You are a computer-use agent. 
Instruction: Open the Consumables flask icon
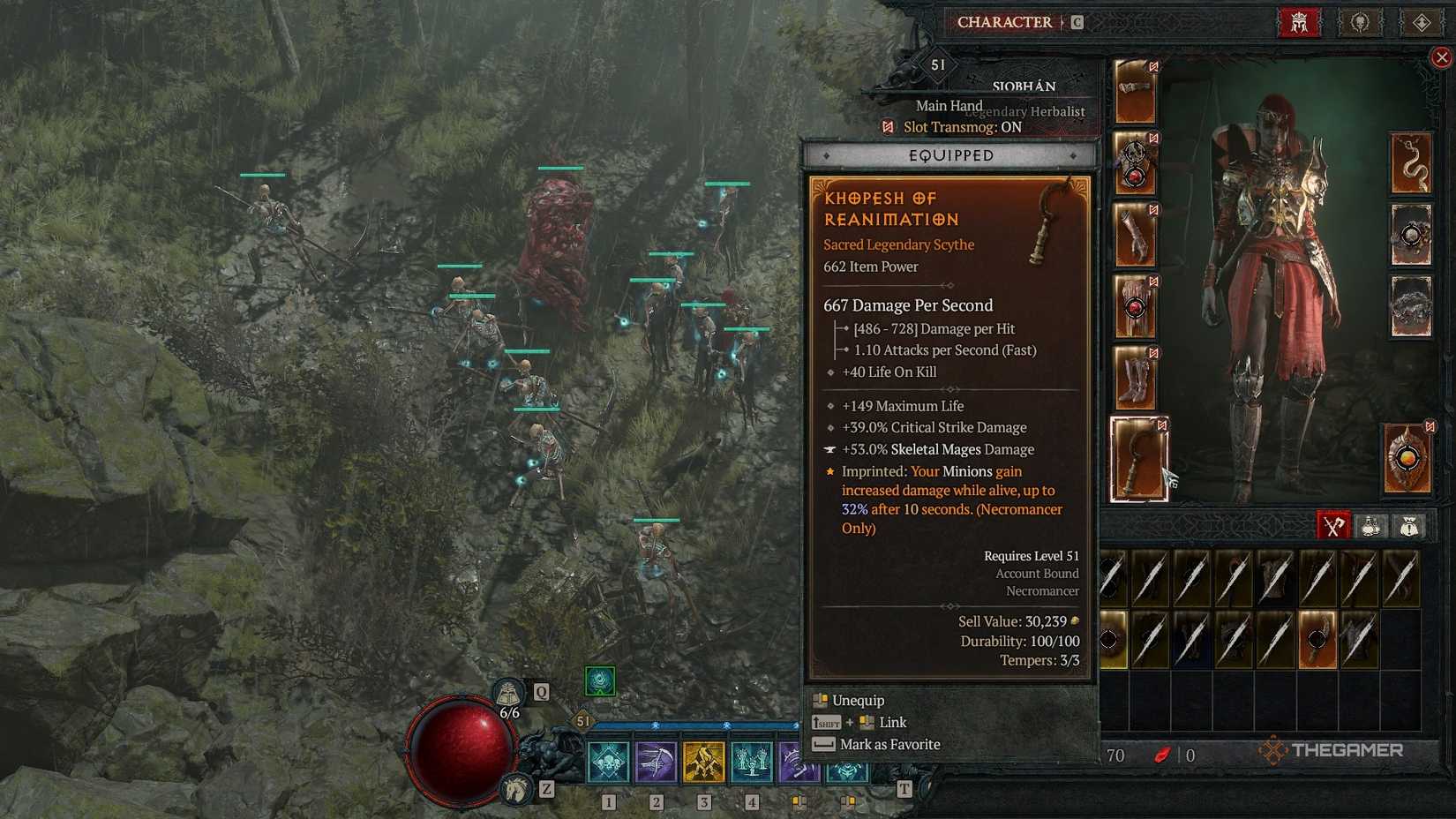click(1371, 526)
